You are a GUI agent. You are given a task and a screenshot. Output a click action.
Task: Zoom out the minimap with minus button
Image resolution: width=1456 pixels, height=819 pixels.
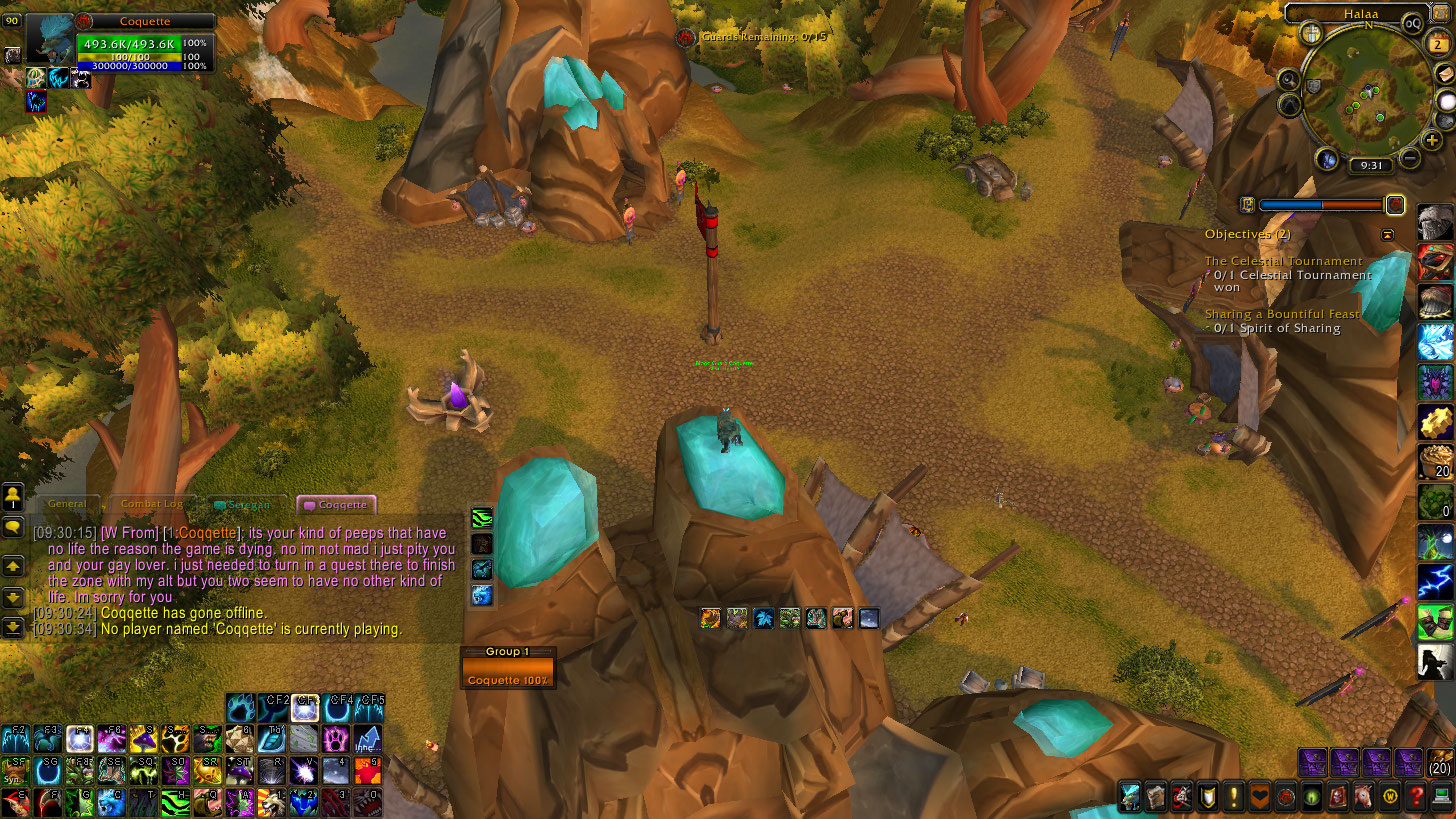[x=1410, y=157]
